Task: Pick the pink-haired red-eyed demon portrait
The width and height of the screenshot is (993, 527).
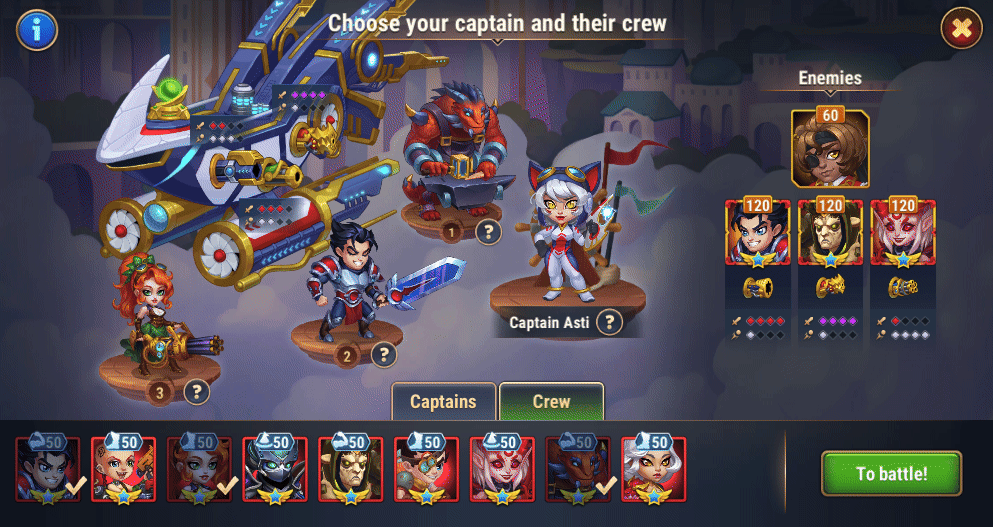Action: click(x=501, y=469)
